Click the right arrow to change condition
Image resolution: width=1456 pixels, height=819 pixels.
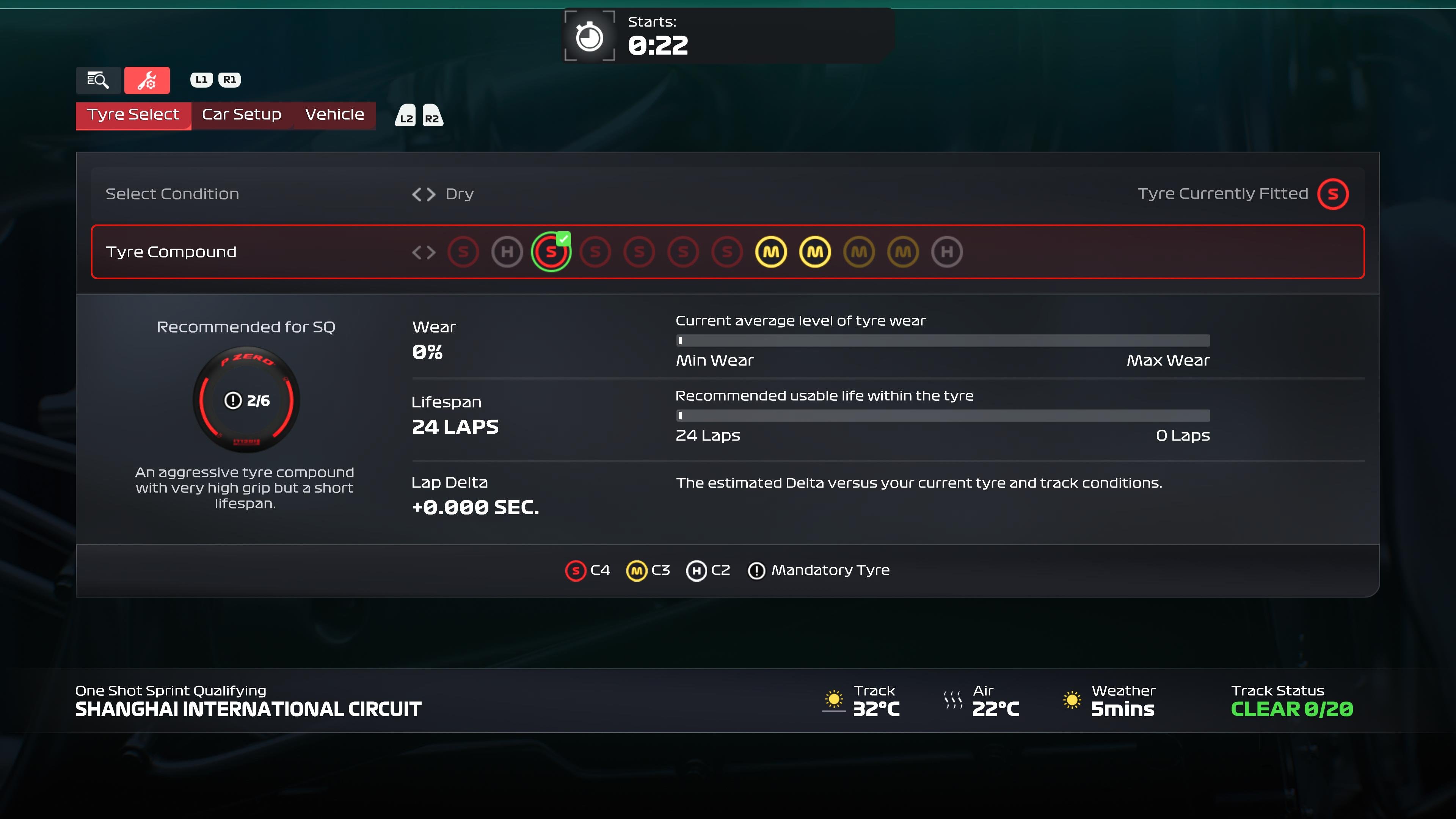(x=430, y=194)
